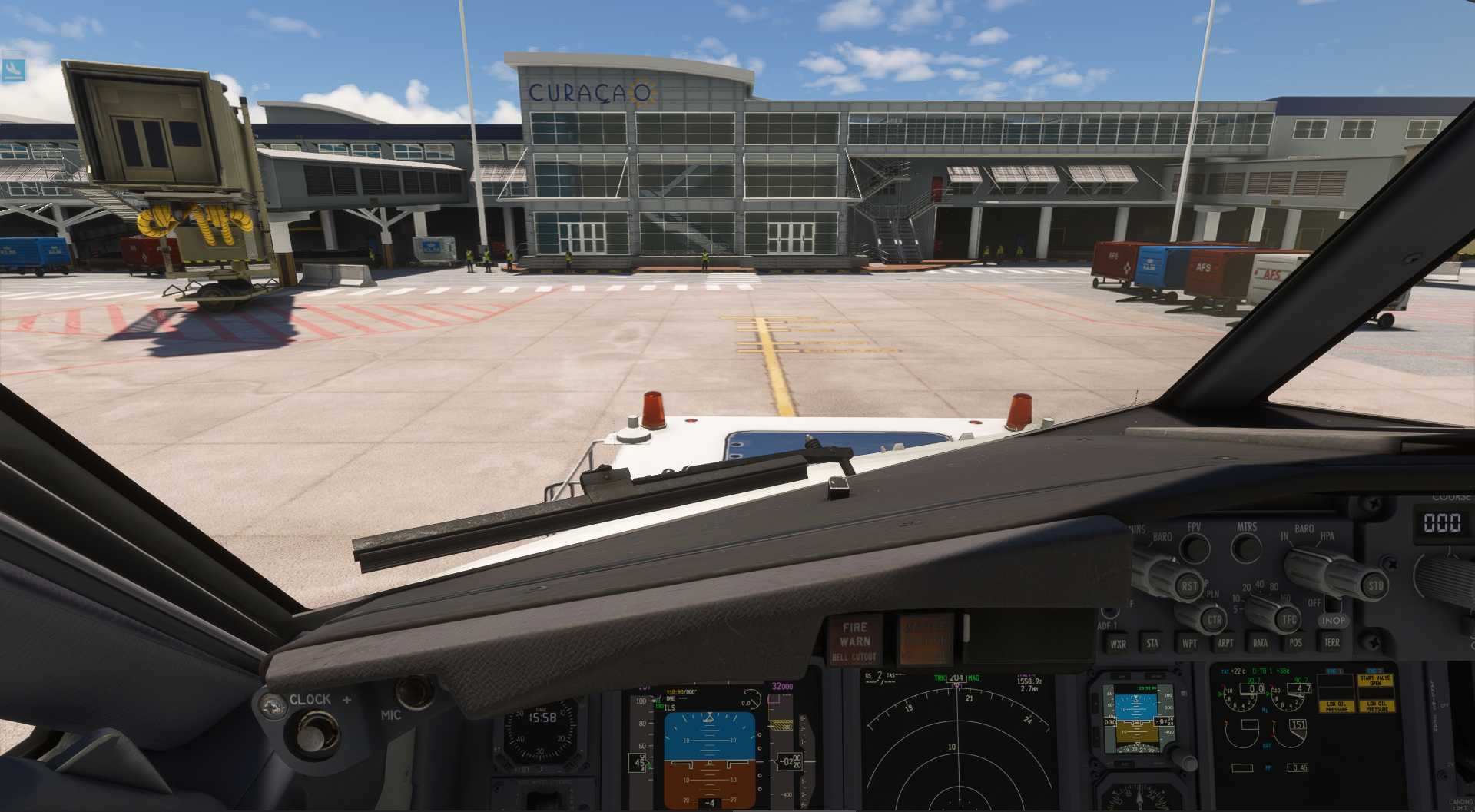Click the jetway icon at the screen edge
The height and width of the screenshot is (812, 1475).
coord(12,69)
